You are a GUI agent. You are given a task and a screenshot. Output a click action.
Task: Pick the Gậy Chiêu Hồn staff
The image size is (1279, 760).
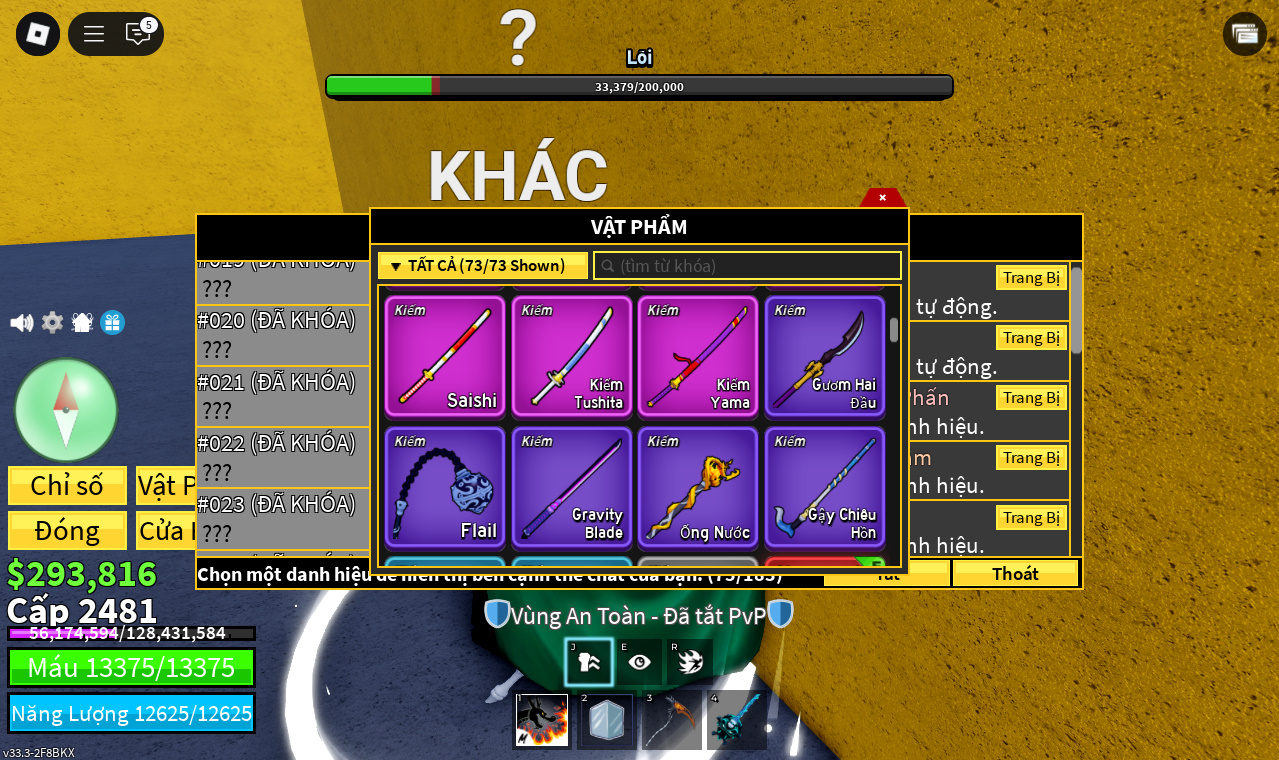[x=825, y=487]
